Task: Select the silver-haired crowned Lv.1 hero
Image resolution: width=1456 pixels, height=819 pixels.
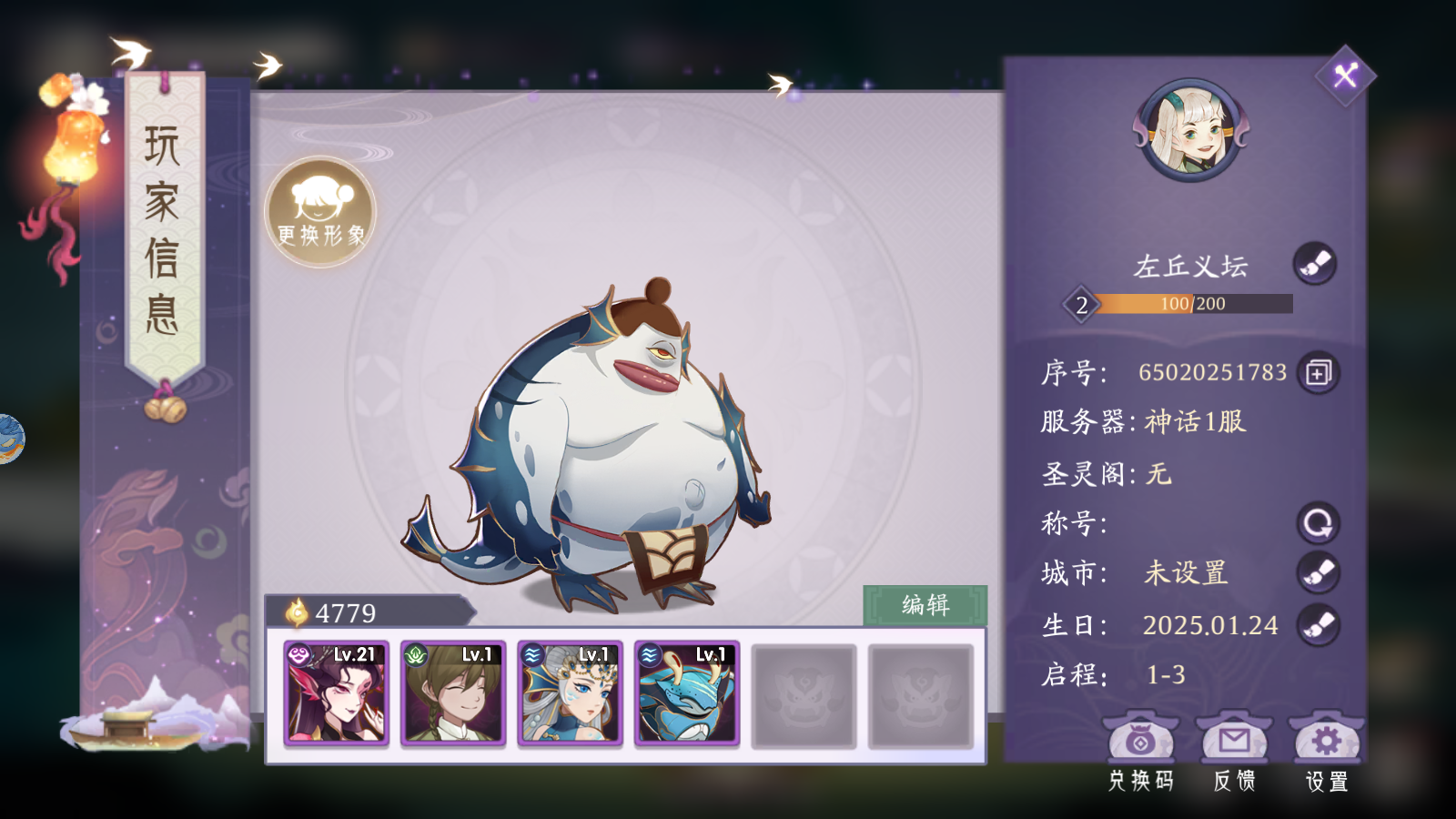Action: (x=571, y=693)
